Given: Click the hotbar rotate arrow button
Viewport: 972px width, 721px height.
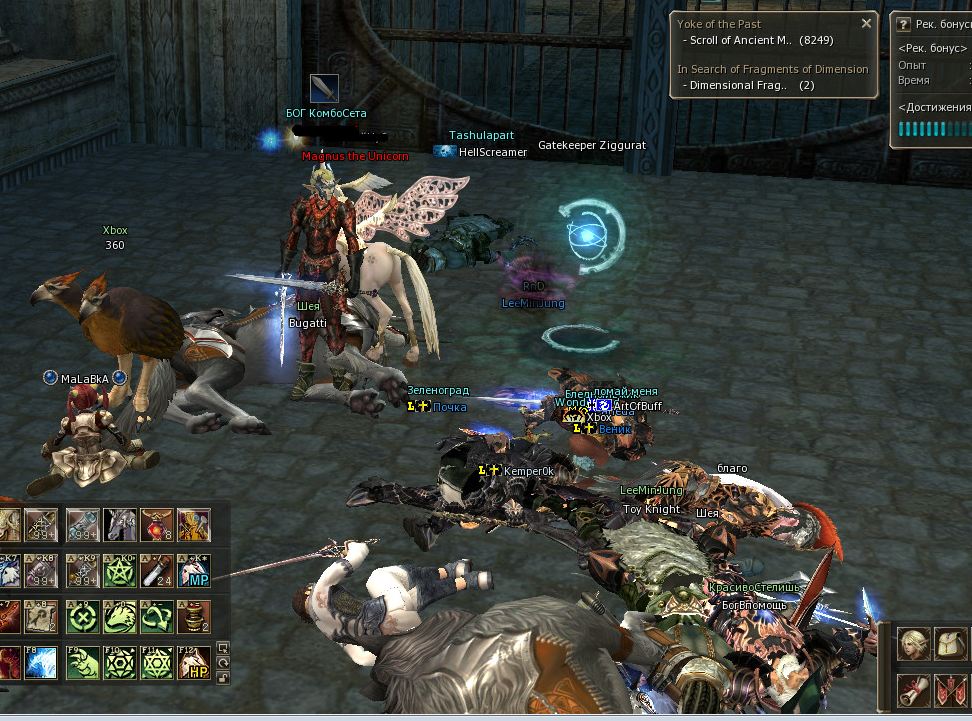Looking at the screenshot, I should point(222,662).
